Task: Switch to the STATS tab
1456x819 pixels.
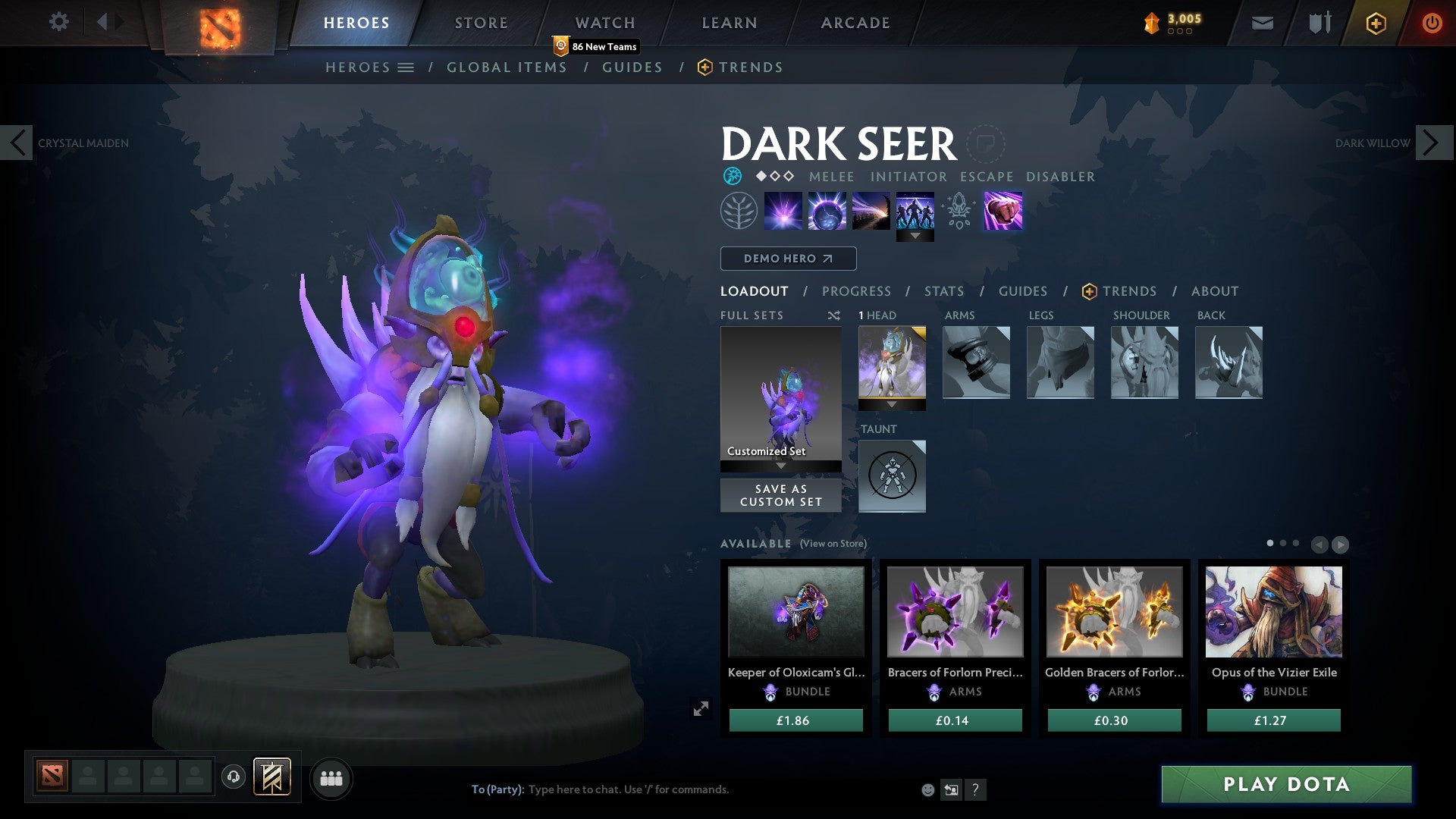Action: [x=943, y=291]
